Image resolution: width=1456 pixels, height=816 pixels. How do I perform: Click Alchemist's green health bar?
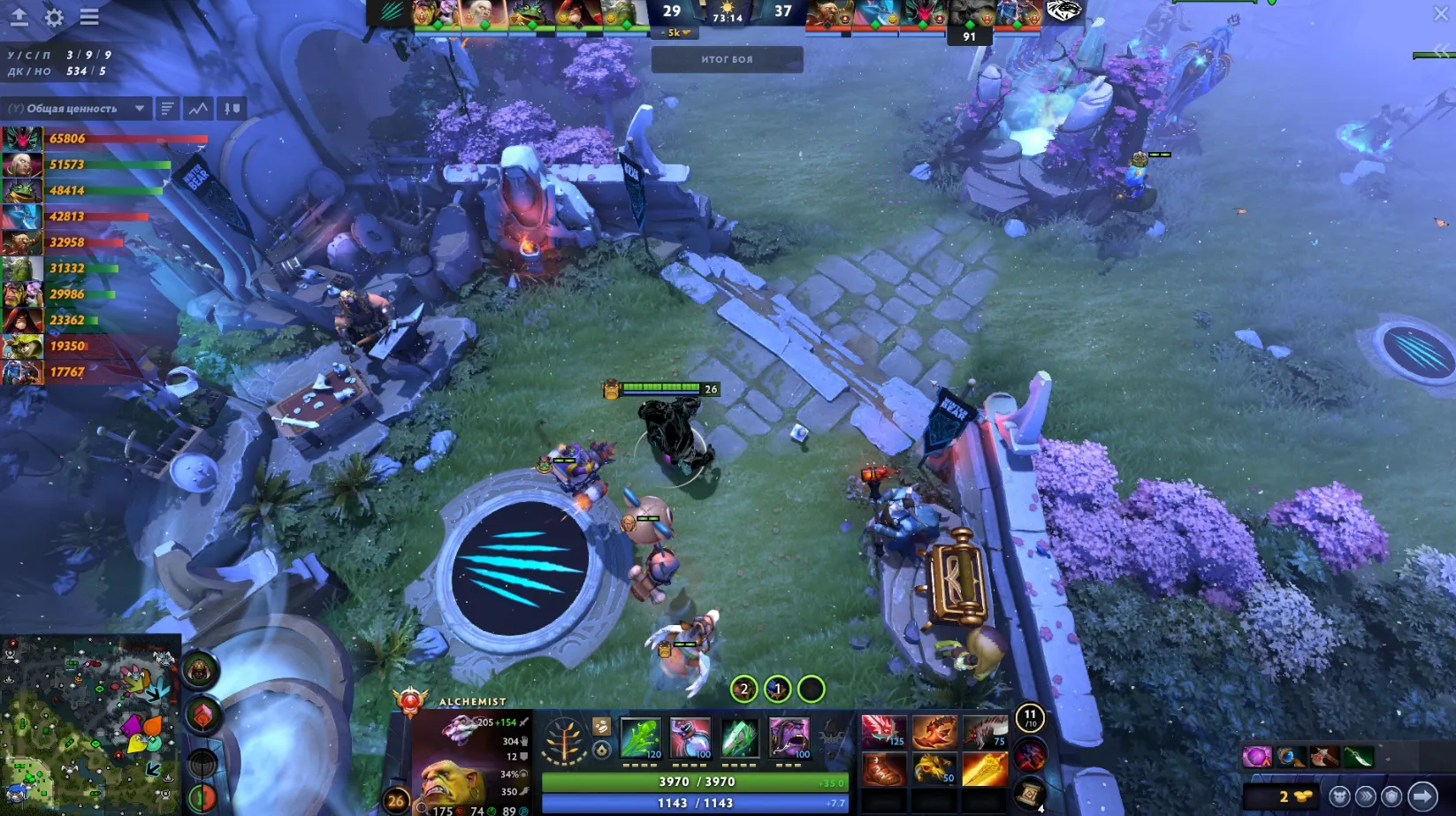[697, 782]
